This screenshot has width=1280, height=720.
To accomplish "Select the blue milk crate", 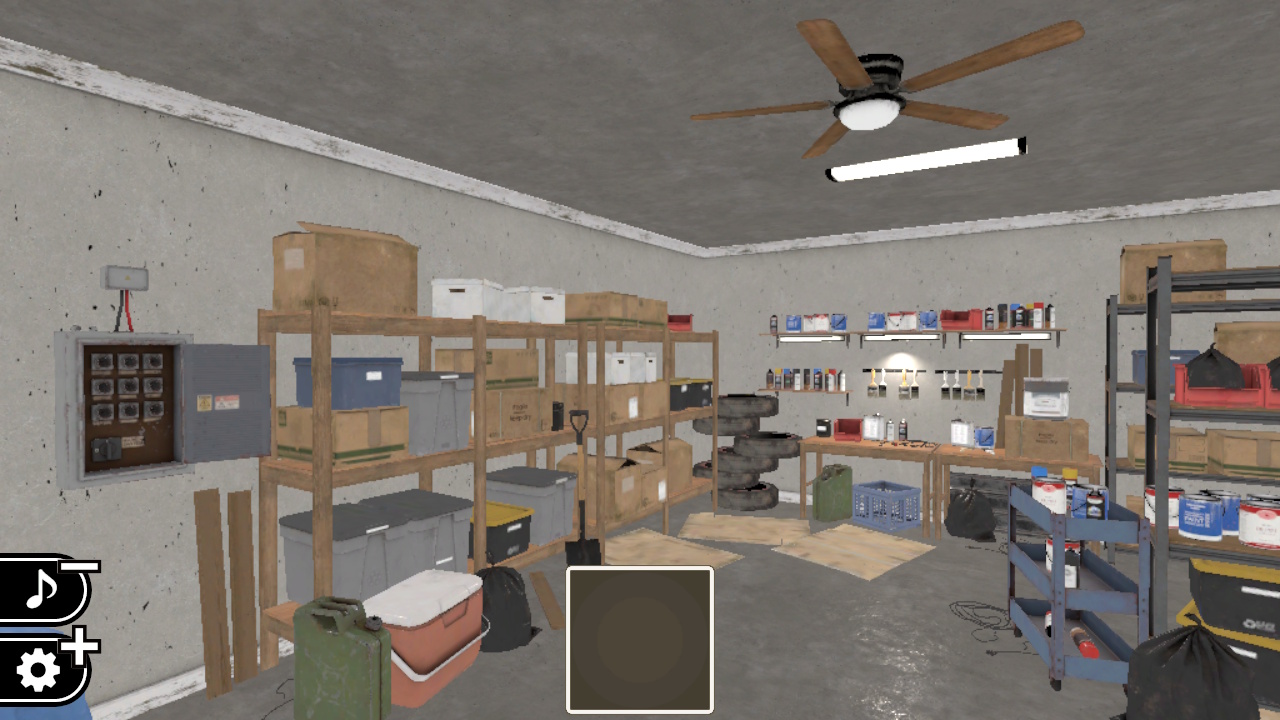I will 885,505.
